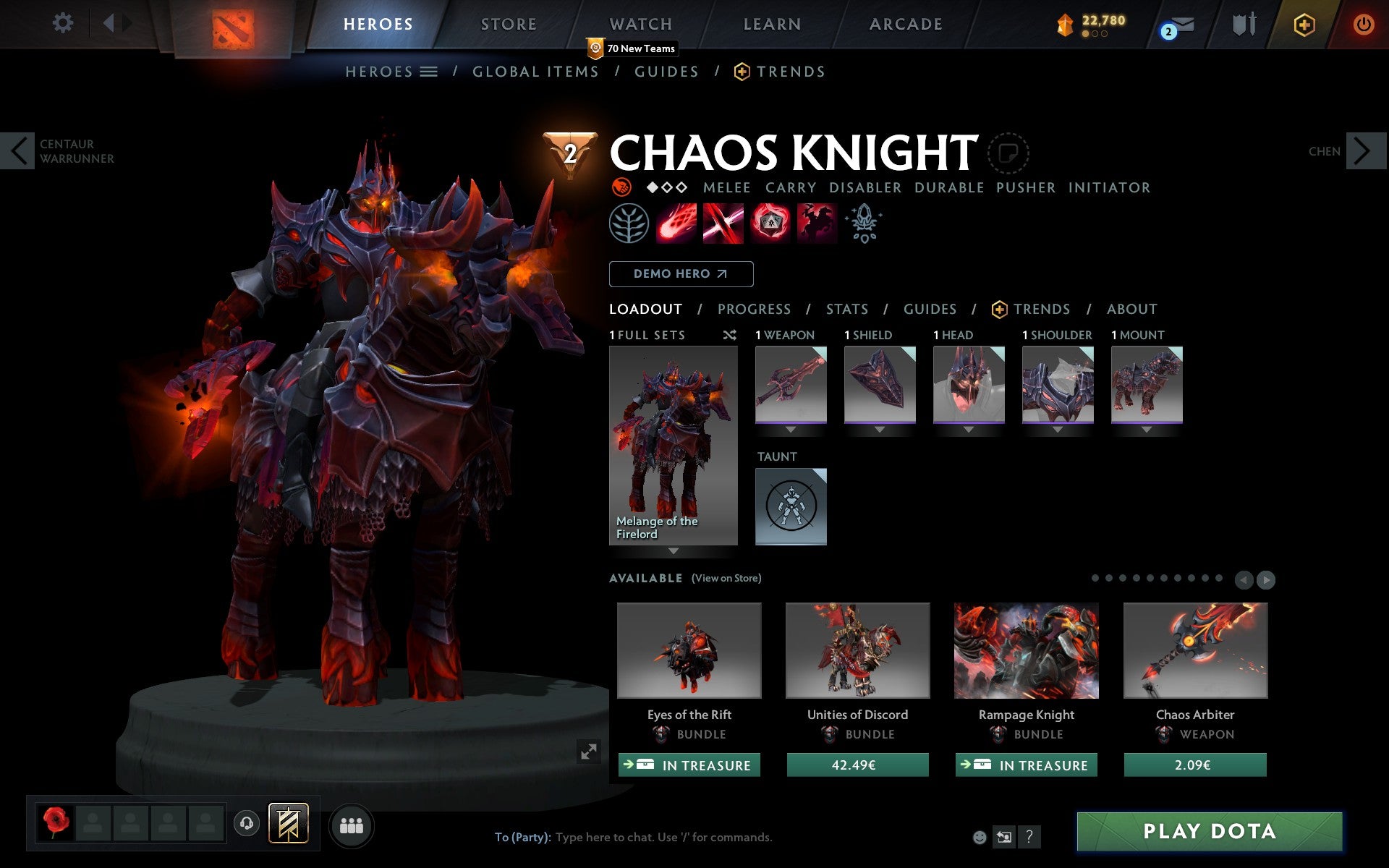Image resolution: width=1389 pixels, height=868 pixels.
Task: Expand the Melange of the Firelord set dropdown
Action: click(674, 551)
